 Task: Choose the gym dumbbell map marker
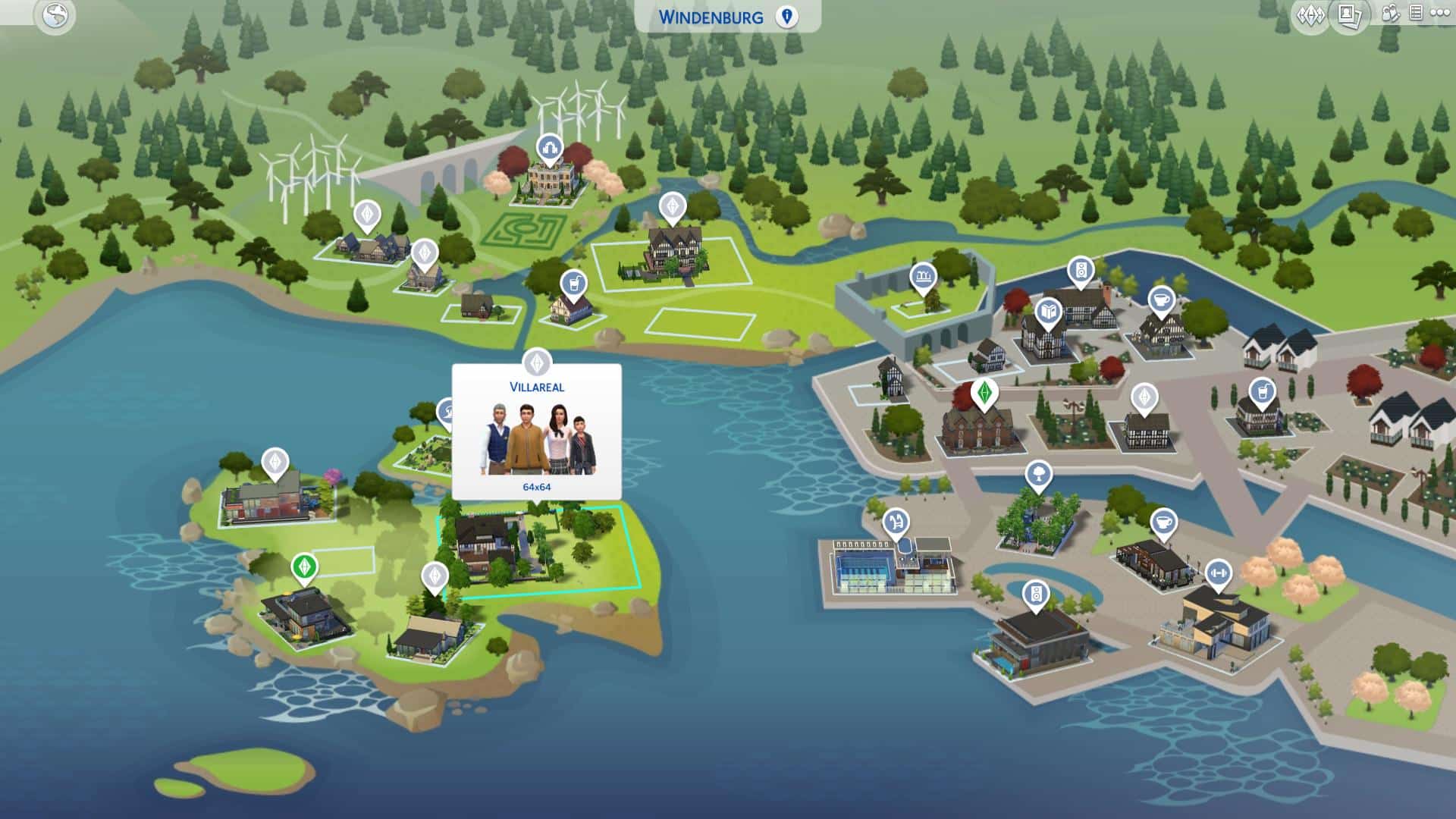click(1218, 573)
